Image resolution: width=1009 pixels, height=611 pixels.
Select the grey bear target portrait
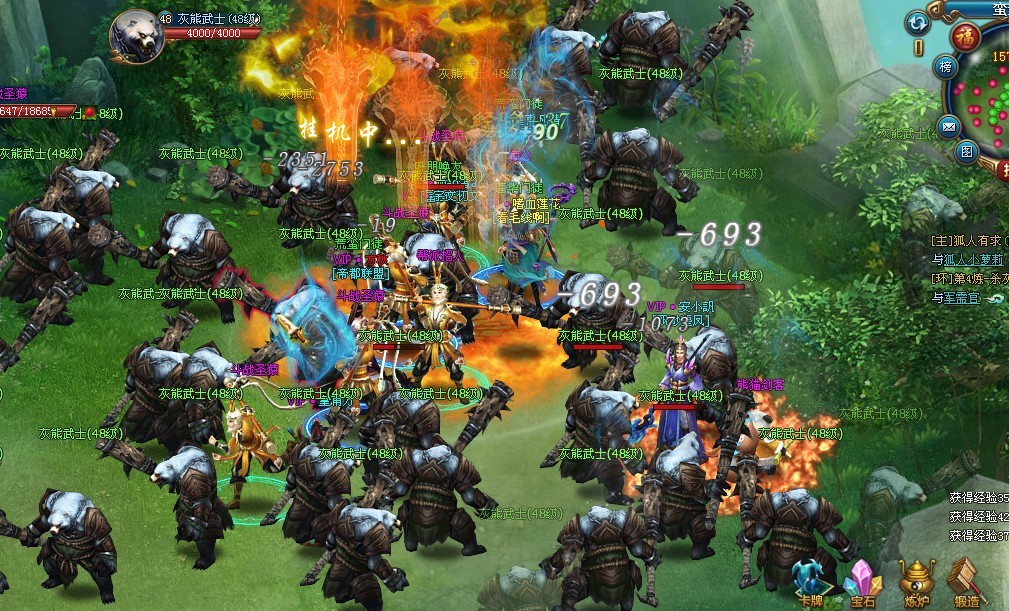point(136,33)
